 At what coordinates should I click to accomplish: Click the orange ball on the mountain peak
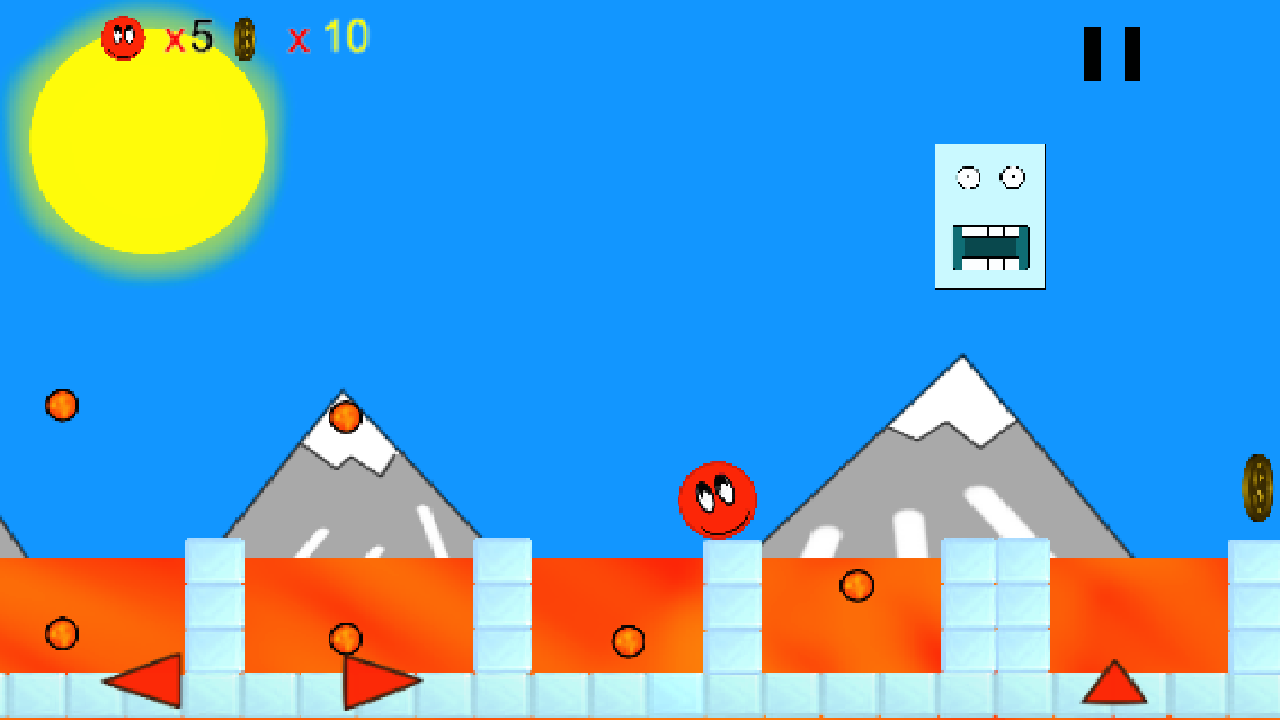coord(345,417)
